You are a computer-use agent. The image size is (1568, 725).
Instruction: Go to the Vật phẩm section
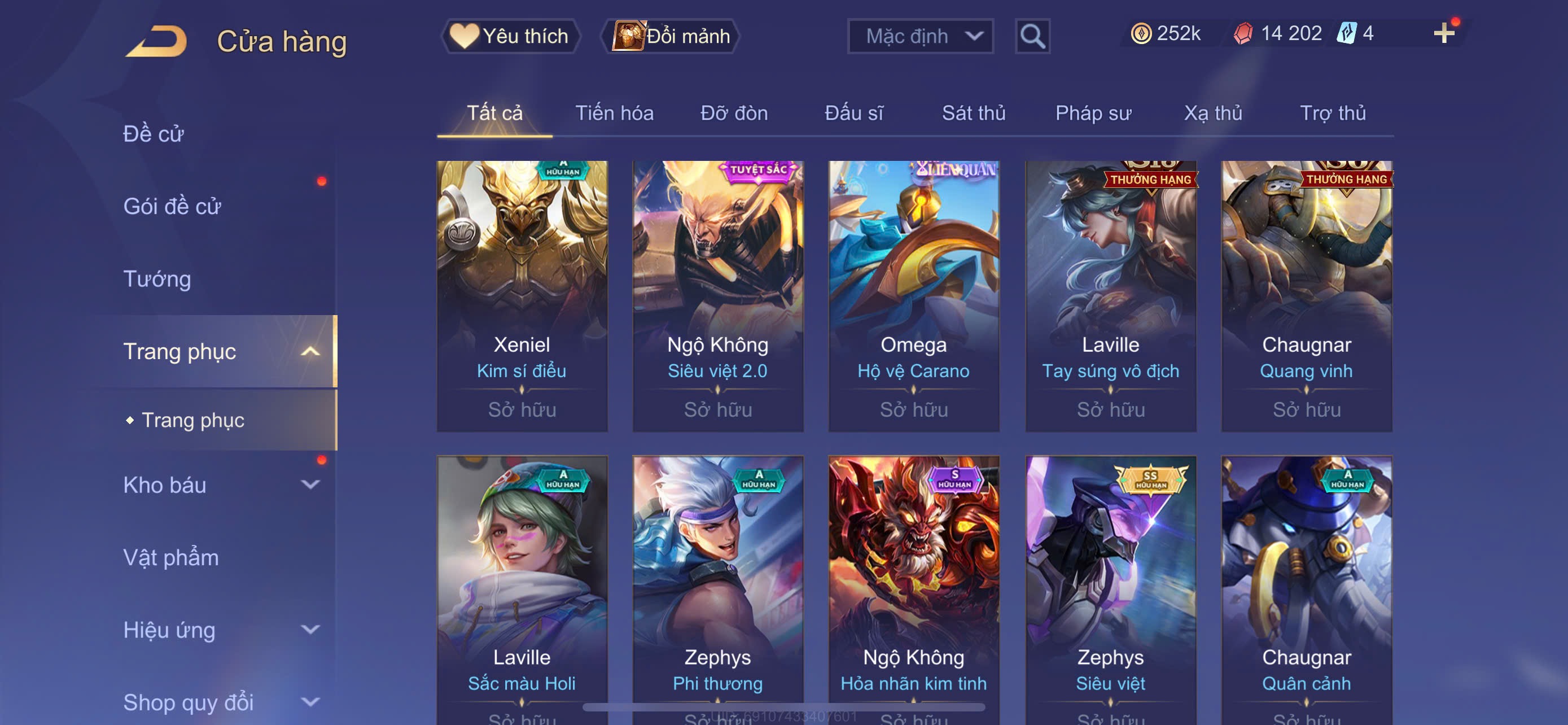[x=171, y=558]
